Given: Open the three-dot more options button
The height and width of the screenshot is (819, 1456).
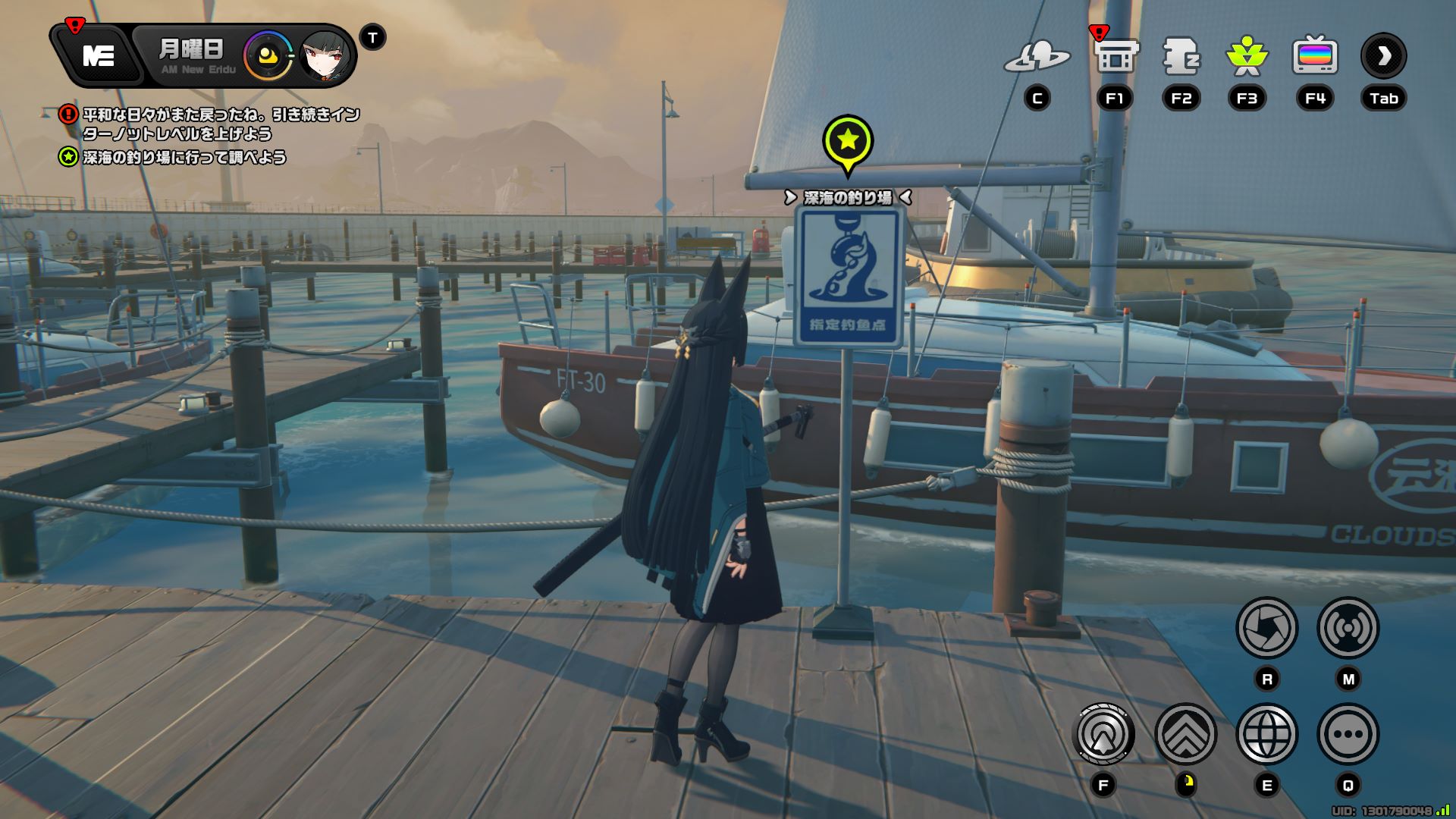Looking at the screenshot, I should [1348, 734].
